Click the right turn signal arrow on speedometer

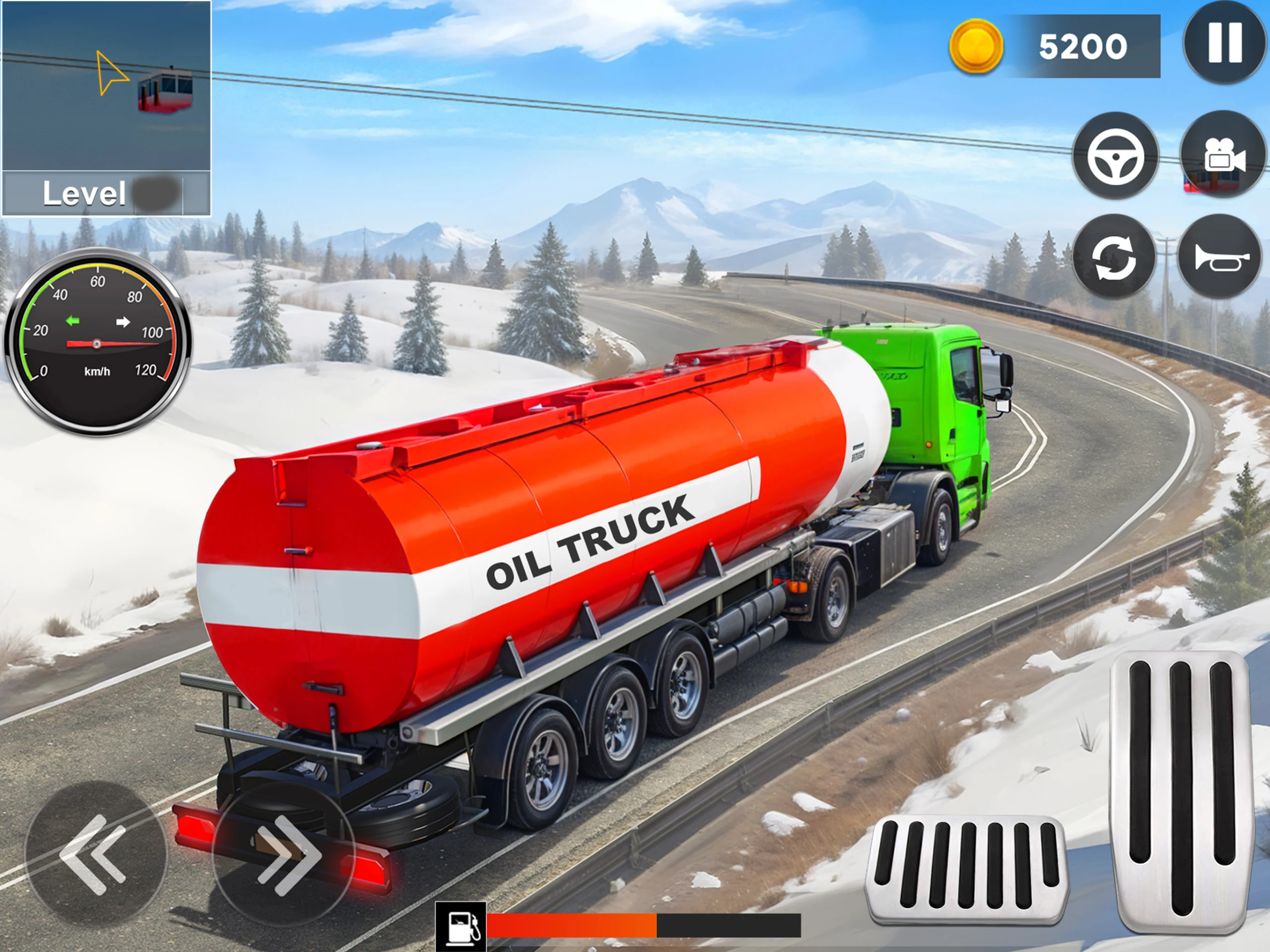[x=123, y=321]
